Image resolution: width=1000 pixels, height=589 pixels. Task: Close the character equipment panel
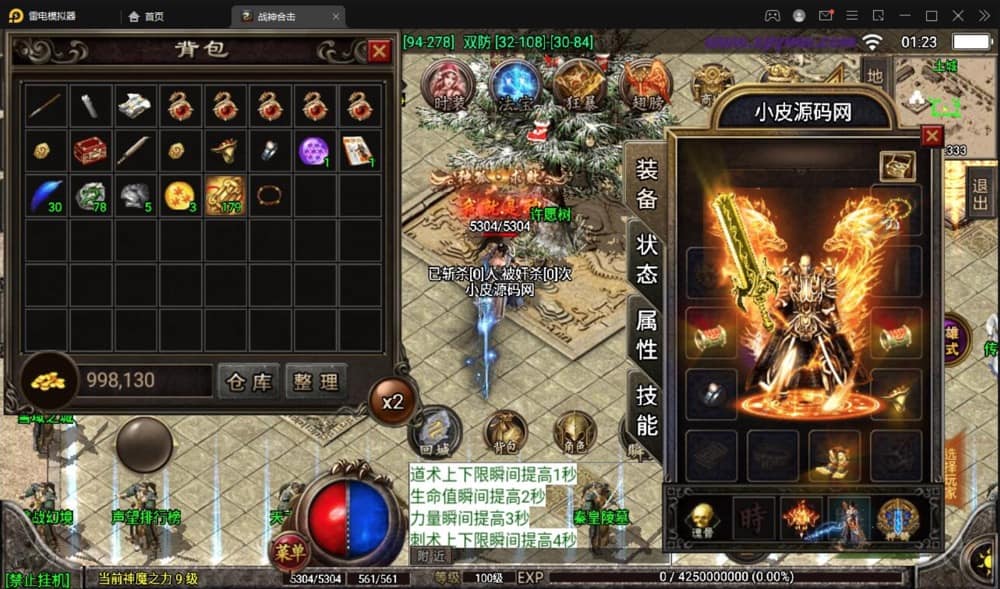click(932, 136)
